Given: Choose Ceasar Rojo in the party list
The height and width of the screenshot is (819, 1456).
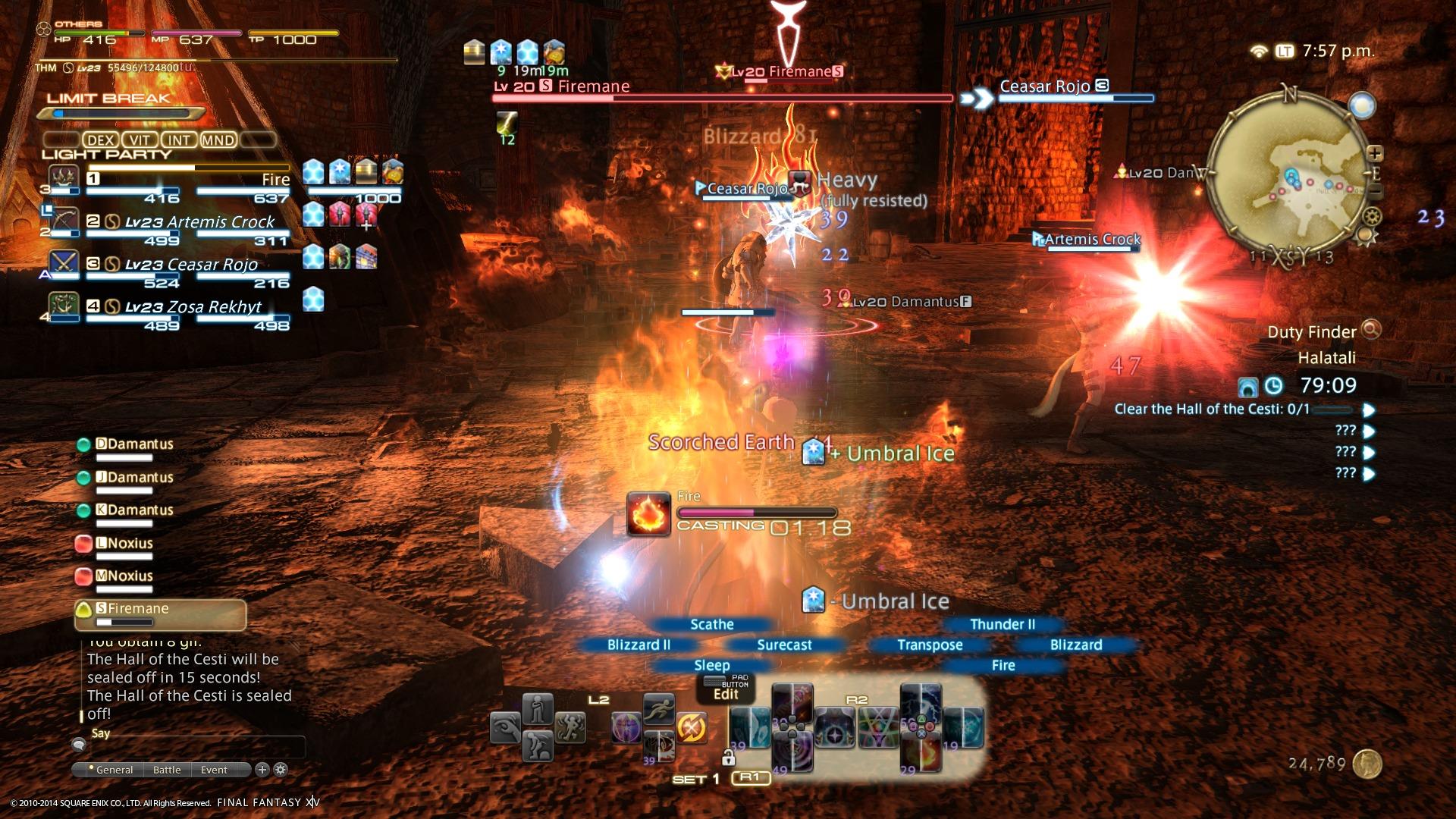Looking at the screenshot, I should [188, 265].
